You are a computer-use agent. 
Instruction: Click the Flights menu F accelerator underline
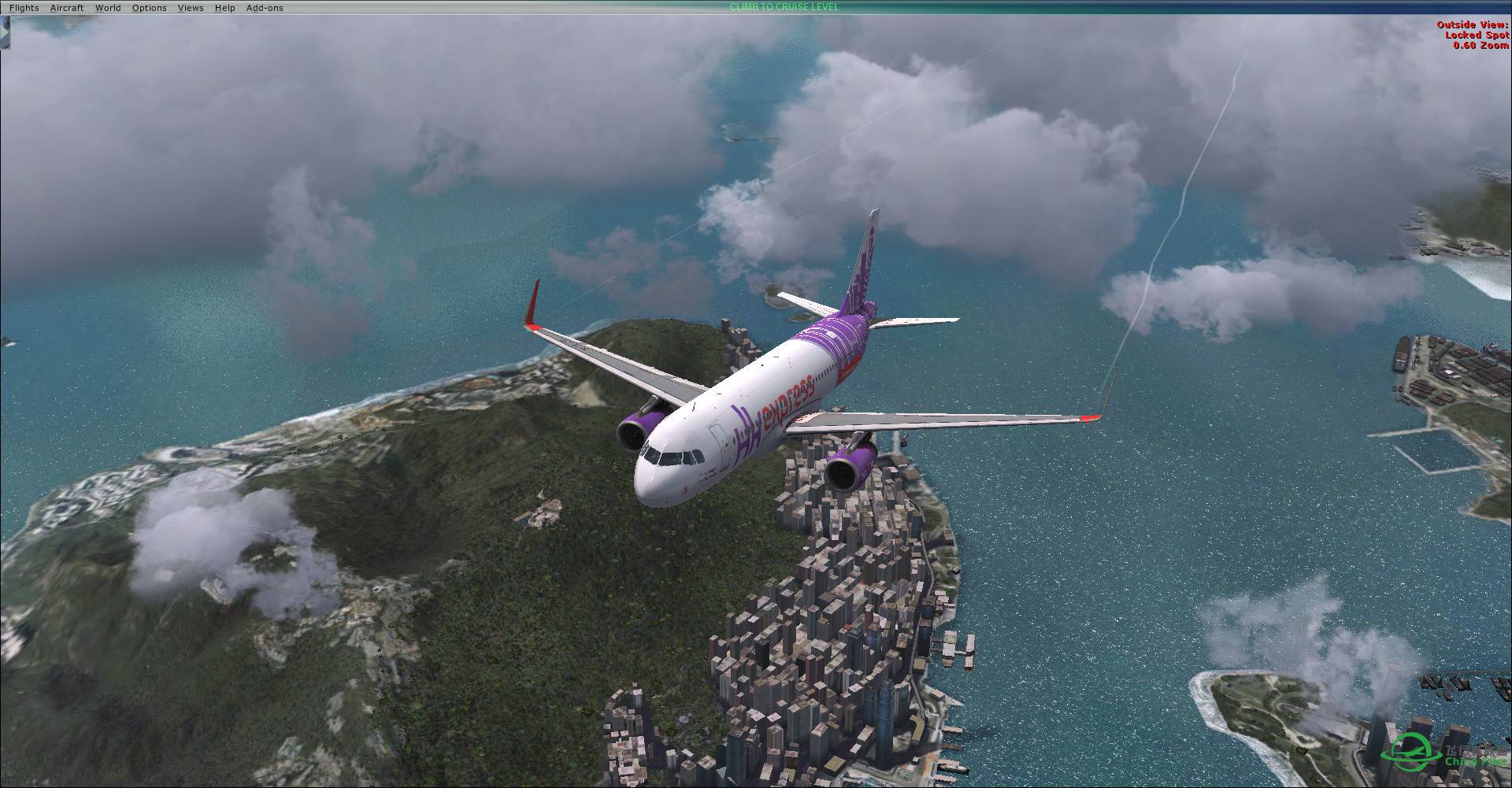12,11
